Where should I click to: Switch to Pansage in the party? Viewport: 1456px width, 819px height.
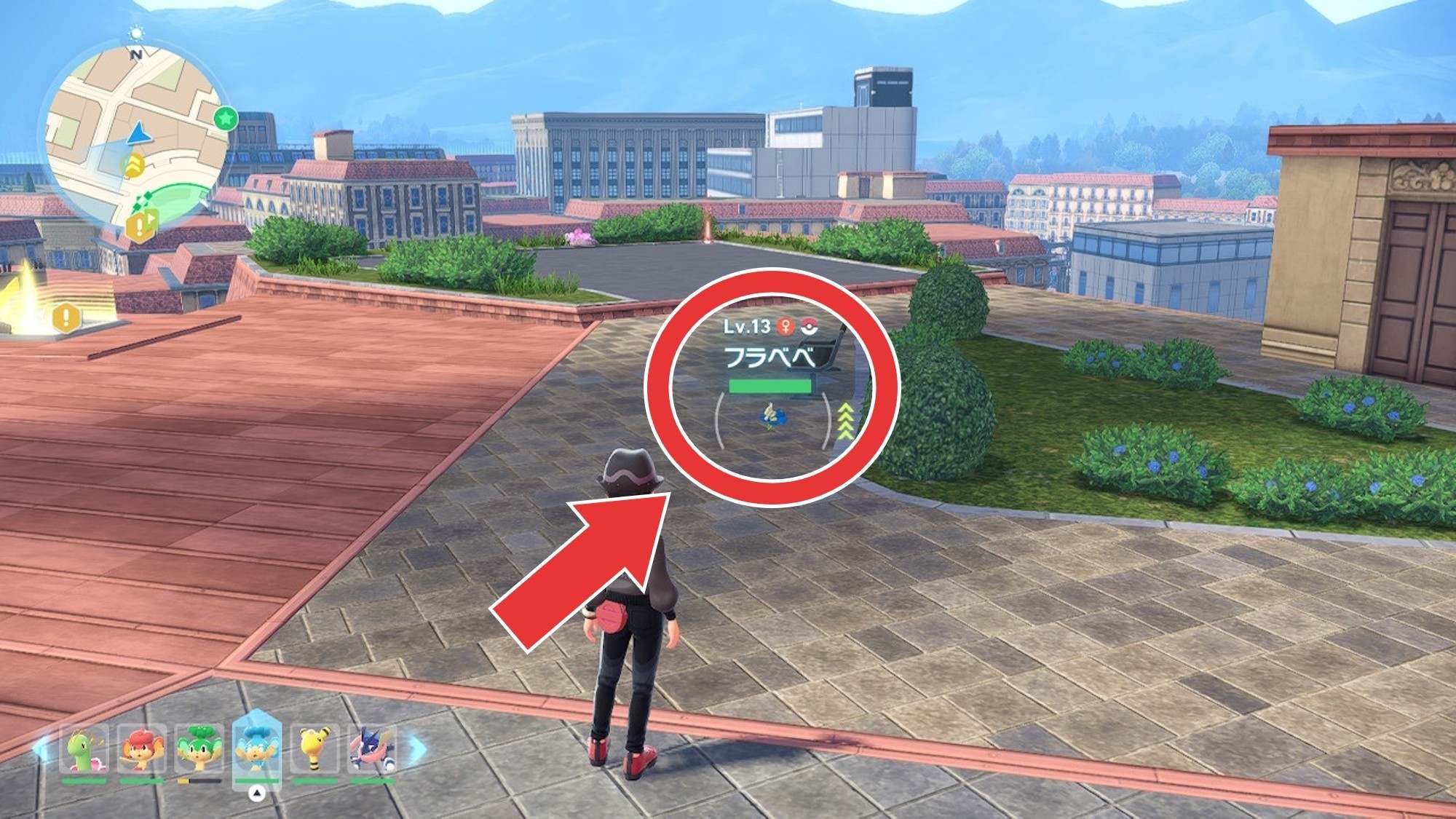coord(199,750)
